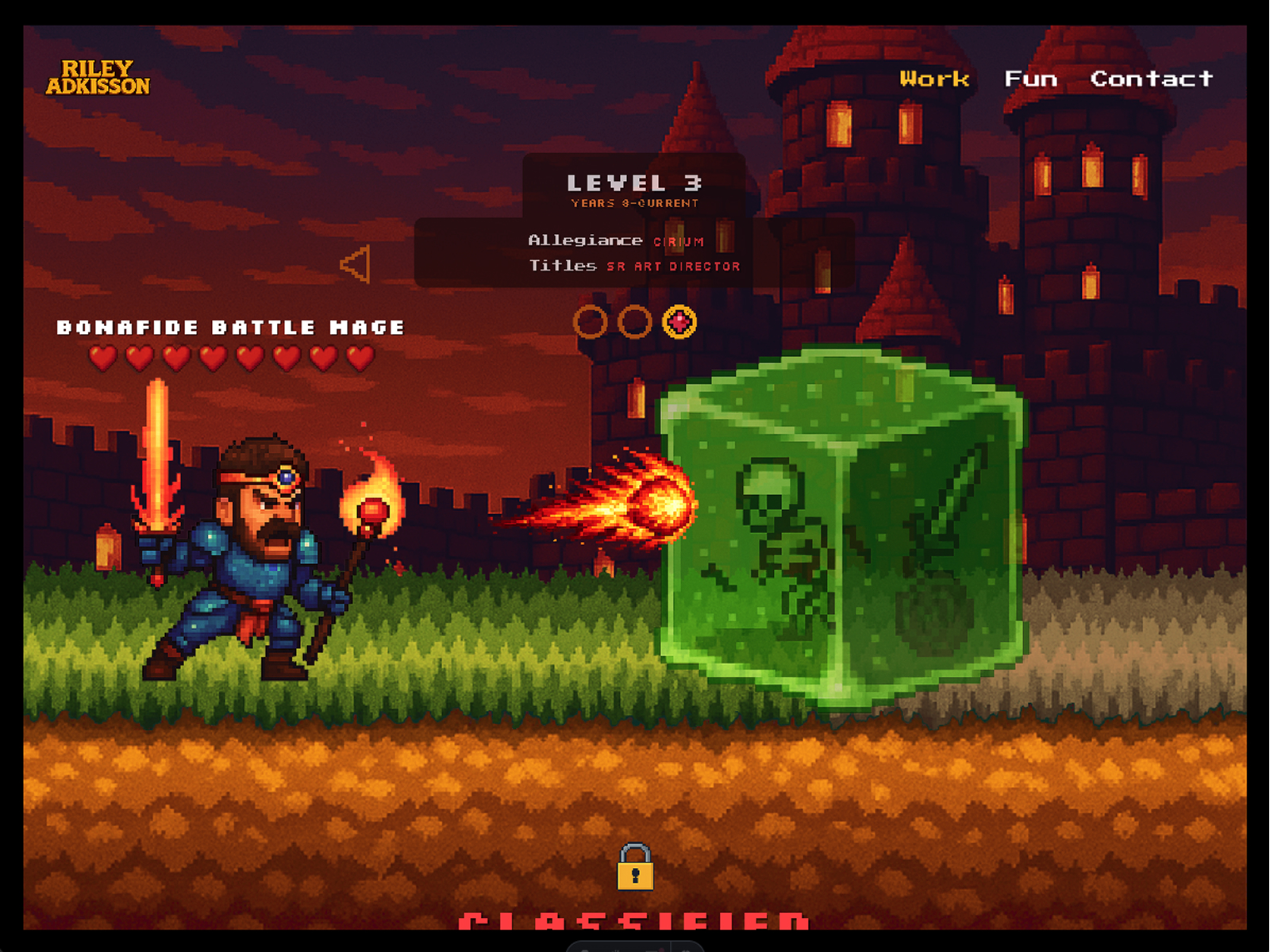Image resolution: width=1270 pixels, height=952 pixels.
Task: Open the Contact page
Action: (1151, 79)
